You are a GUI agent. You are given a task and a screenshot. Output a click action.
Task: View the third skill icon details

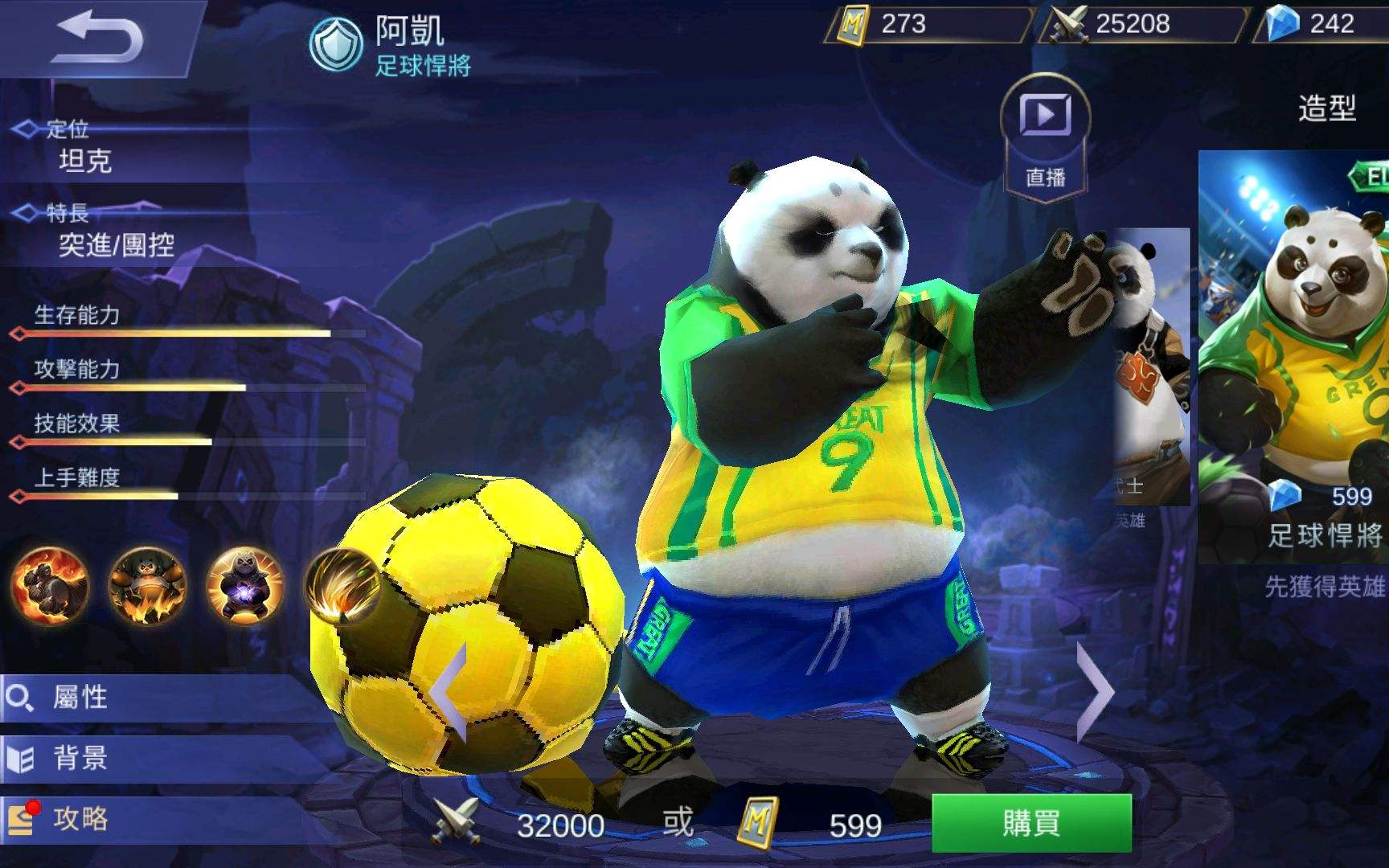pyautogui.click(x=246, y=589)
